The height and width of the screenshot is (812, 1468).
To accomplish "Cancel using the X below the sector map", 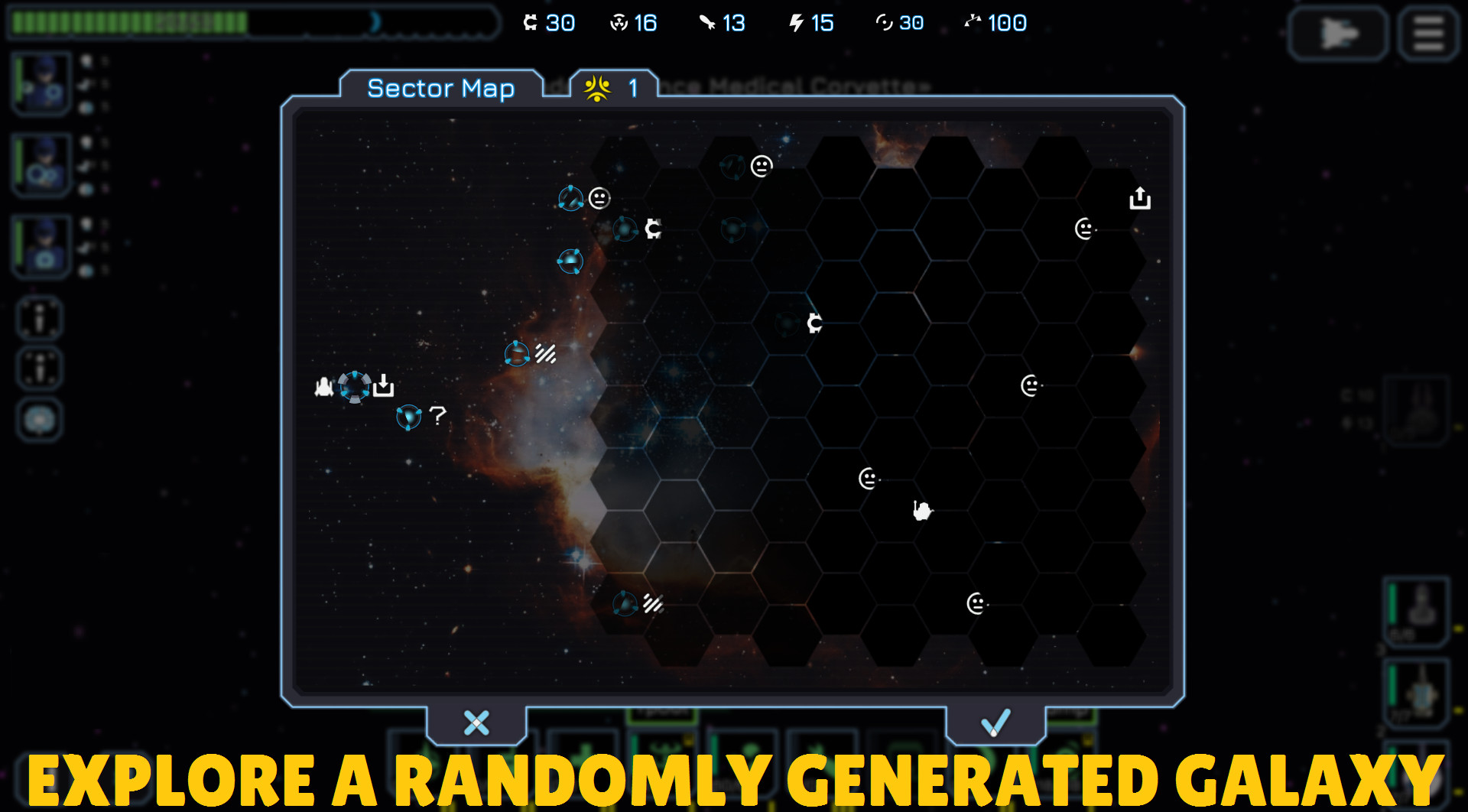I will [475, 723].
